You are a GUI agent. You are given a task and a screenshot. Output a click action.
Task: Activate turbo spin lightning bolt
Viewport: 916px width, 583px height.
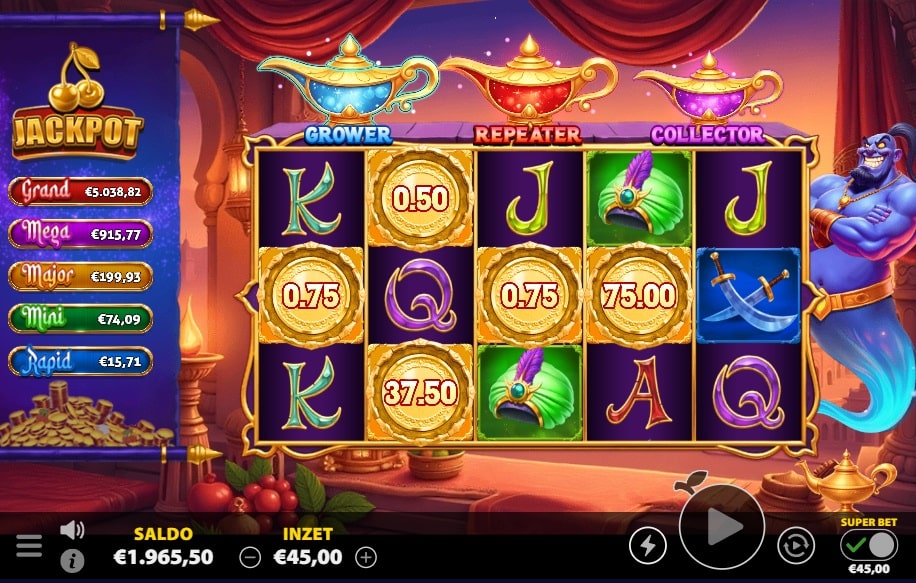647,545
